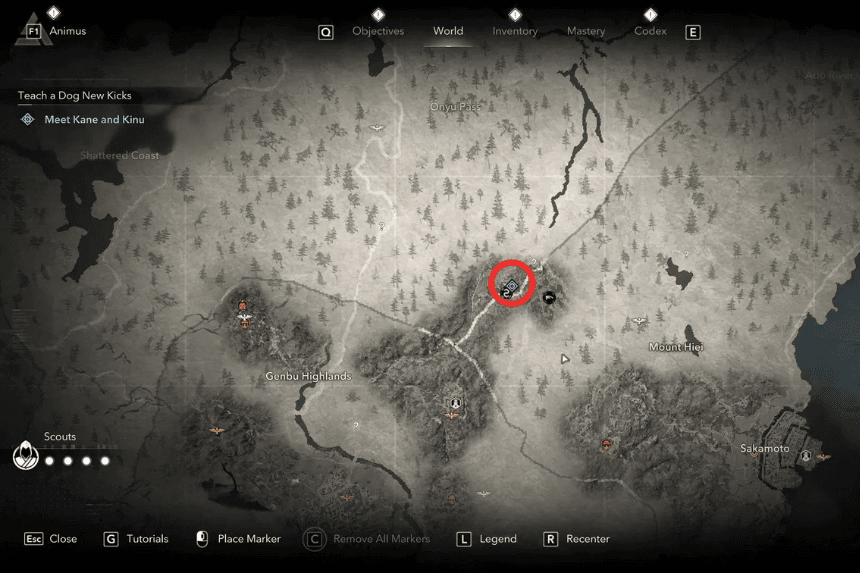Choose Place Marker
This screenshot has width=860, height=573.
pyautogui.click(x=238, y=539)
